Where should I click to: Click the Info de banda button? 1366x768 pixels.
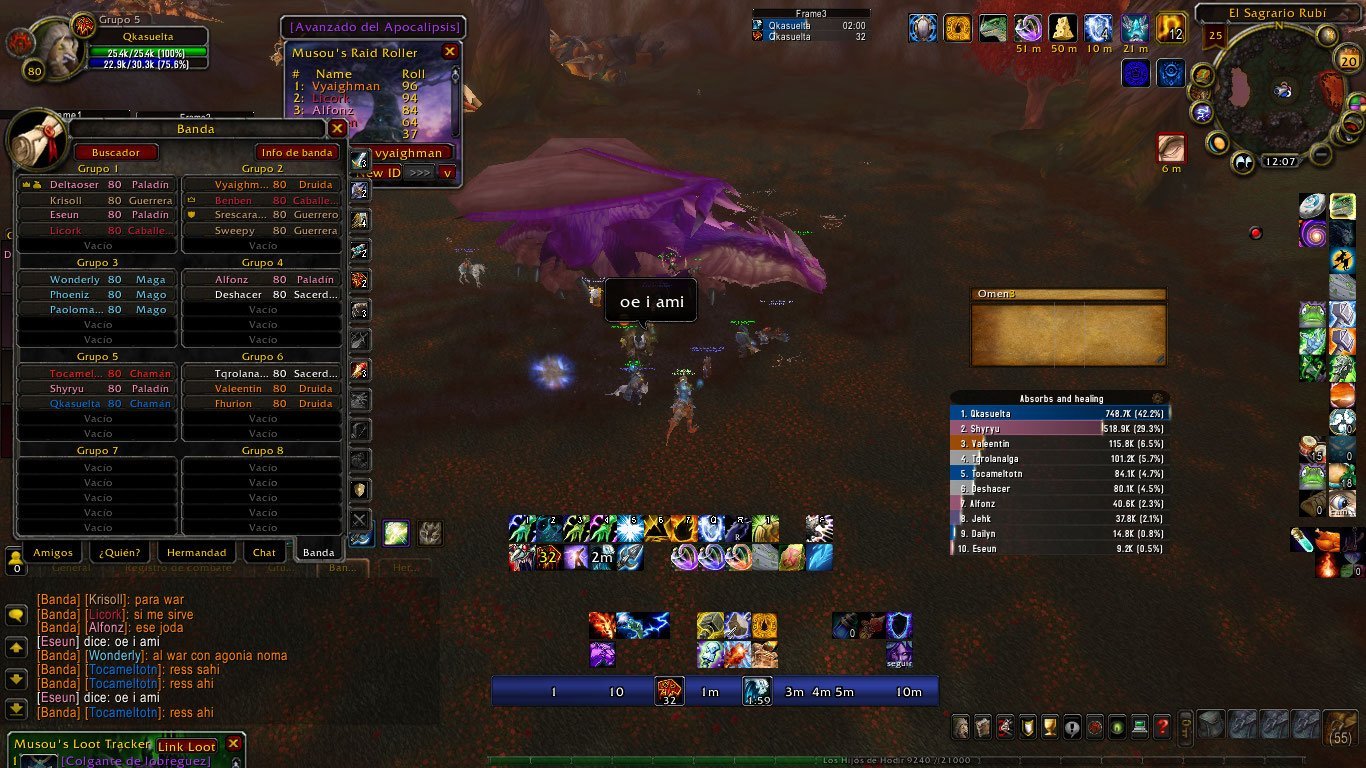click(297, 152)
